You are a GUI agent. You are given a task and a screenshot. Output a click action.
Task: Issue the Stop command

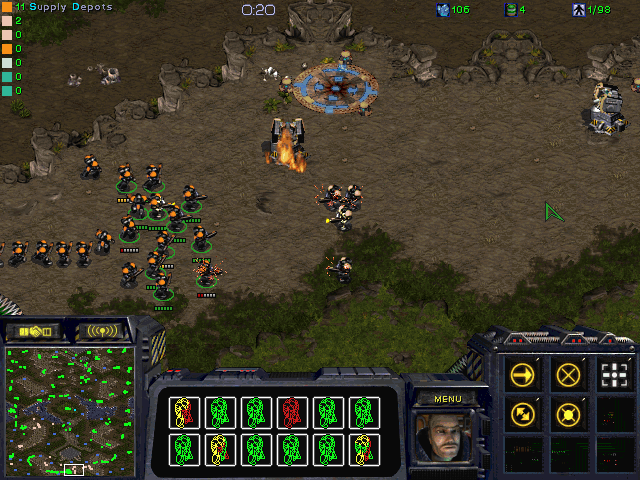568,375
